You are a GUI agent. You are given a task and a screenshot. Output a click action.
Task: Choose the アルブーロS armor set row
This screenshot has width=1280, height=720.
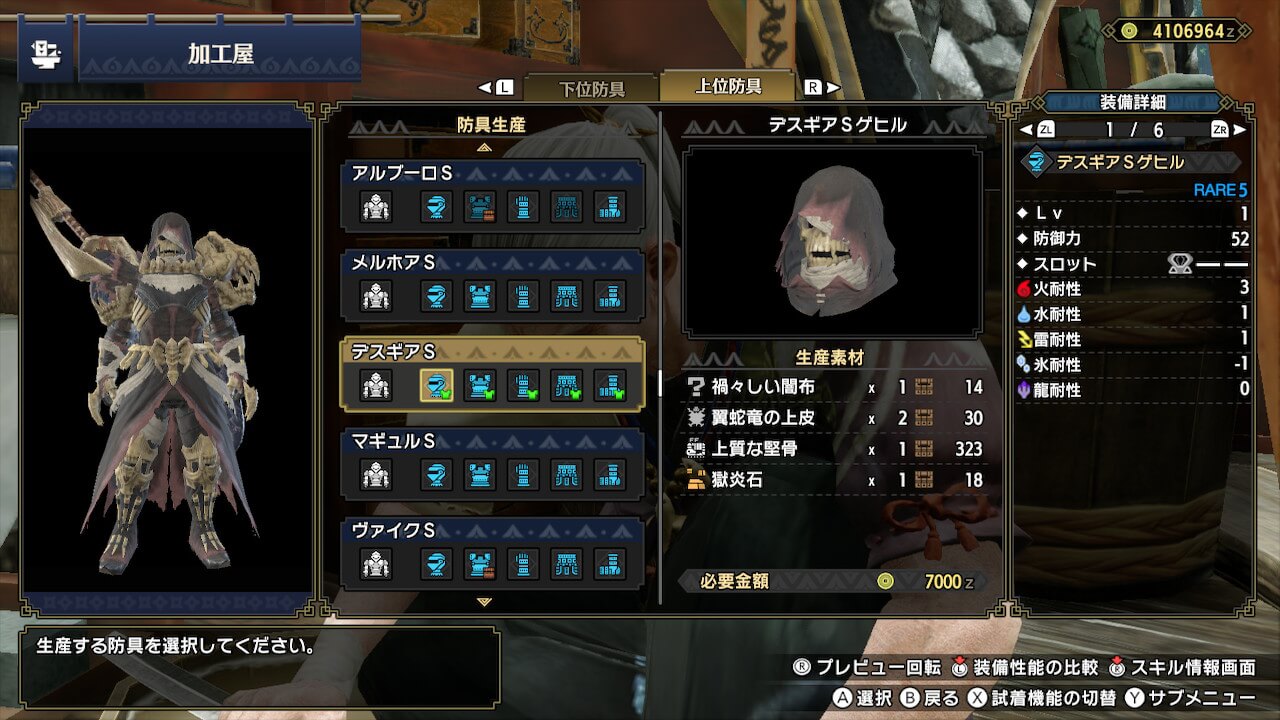click(493, 197)
